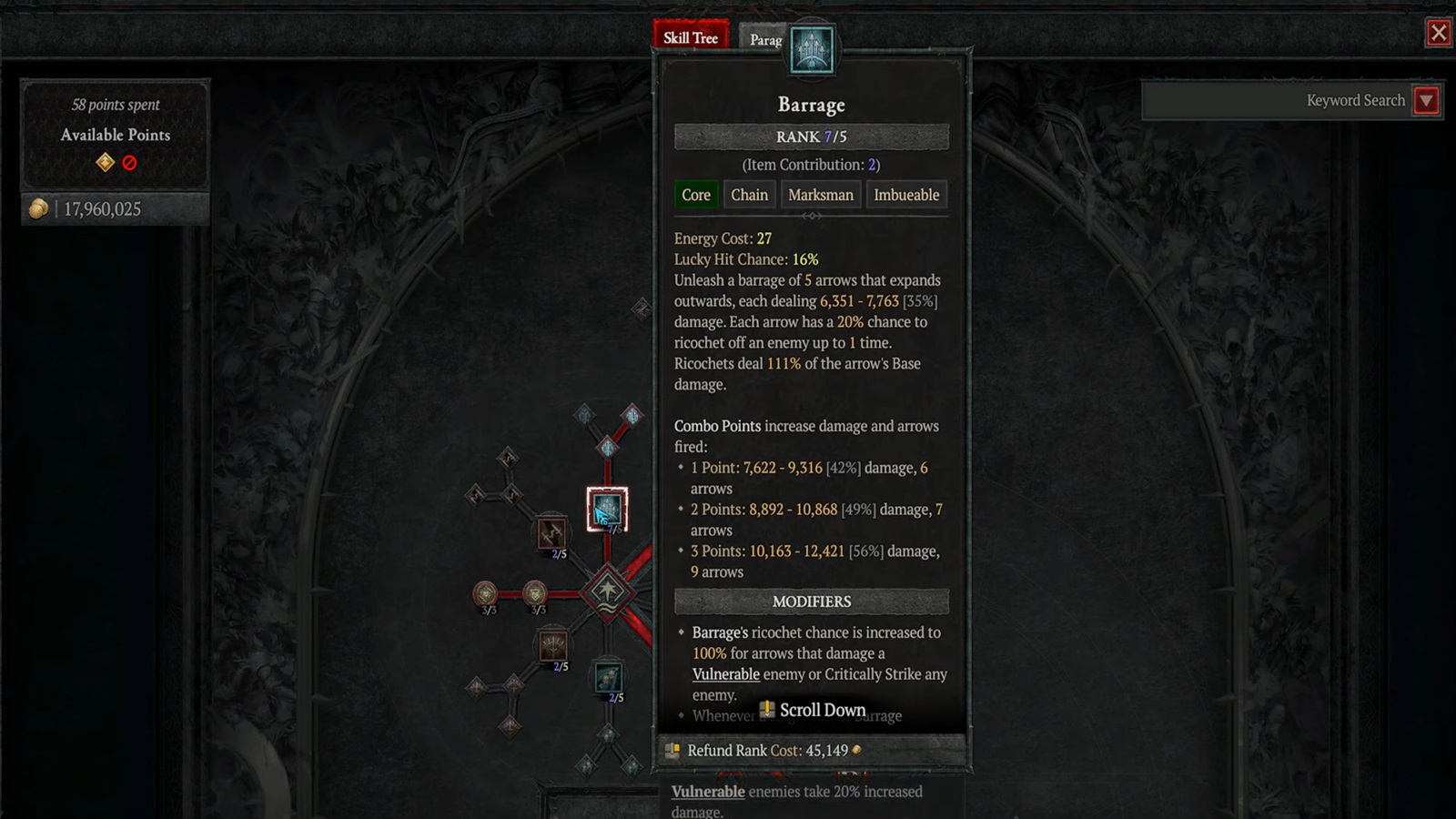Expand the keyword search dropdown arrow

[1426, 100]
